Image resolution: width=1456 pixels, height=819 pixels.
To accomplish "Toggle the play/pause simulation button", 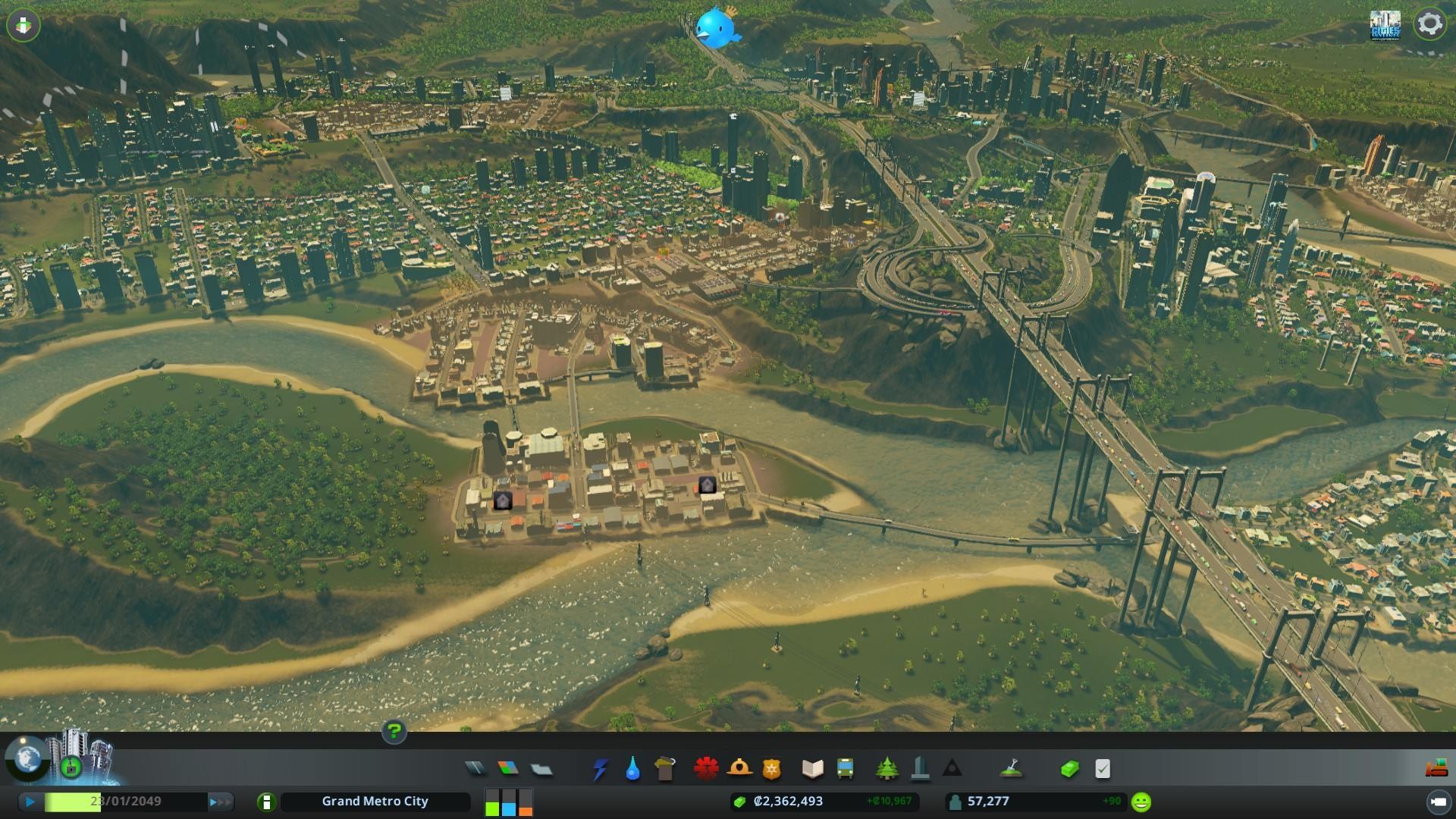I will [x=30, y=802].
